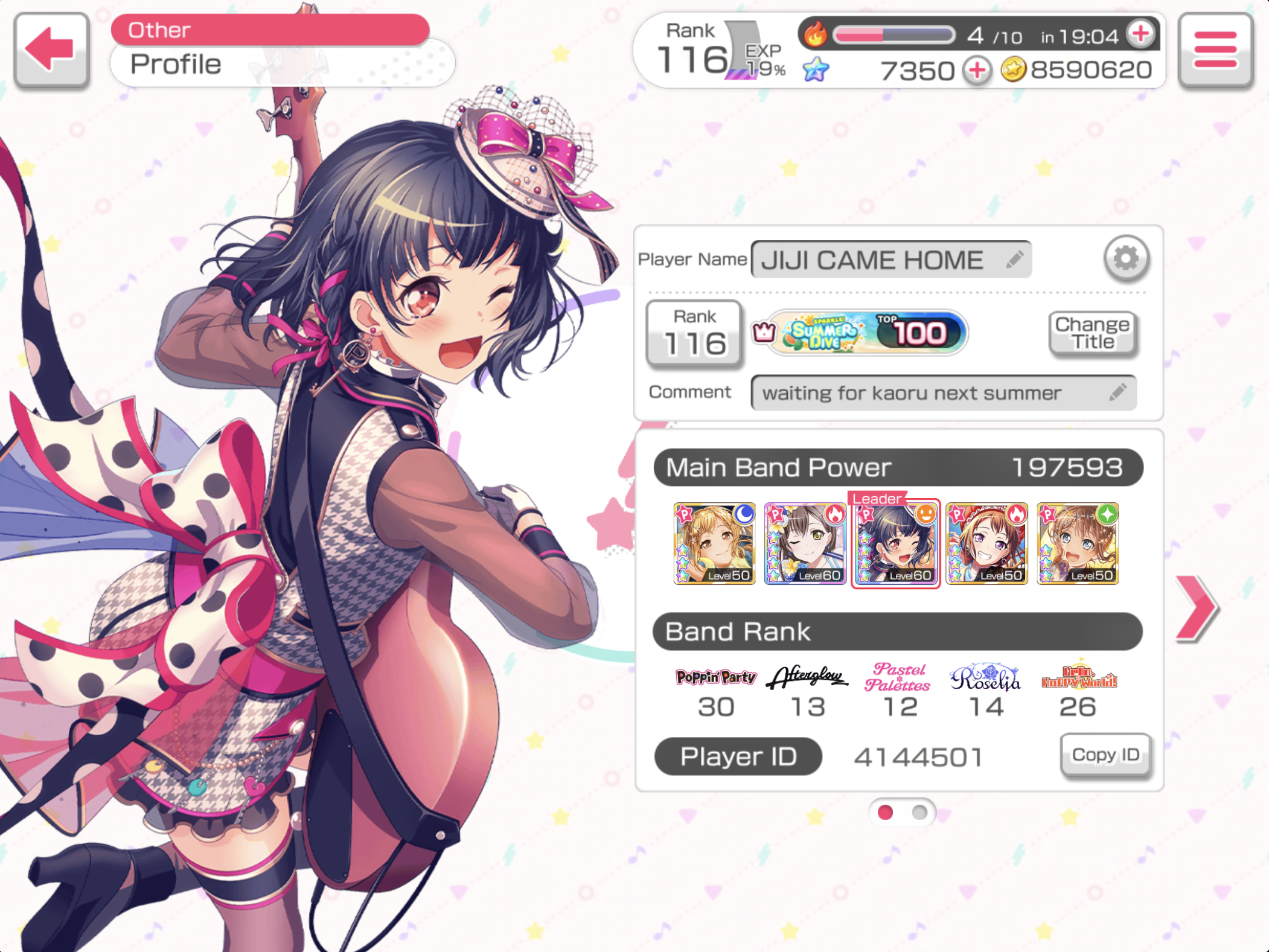The height and width of the screenshot is (952, 1269).
Task: Select the blonde moon-attribute Level 50 card
Action: tap(714, 543)
